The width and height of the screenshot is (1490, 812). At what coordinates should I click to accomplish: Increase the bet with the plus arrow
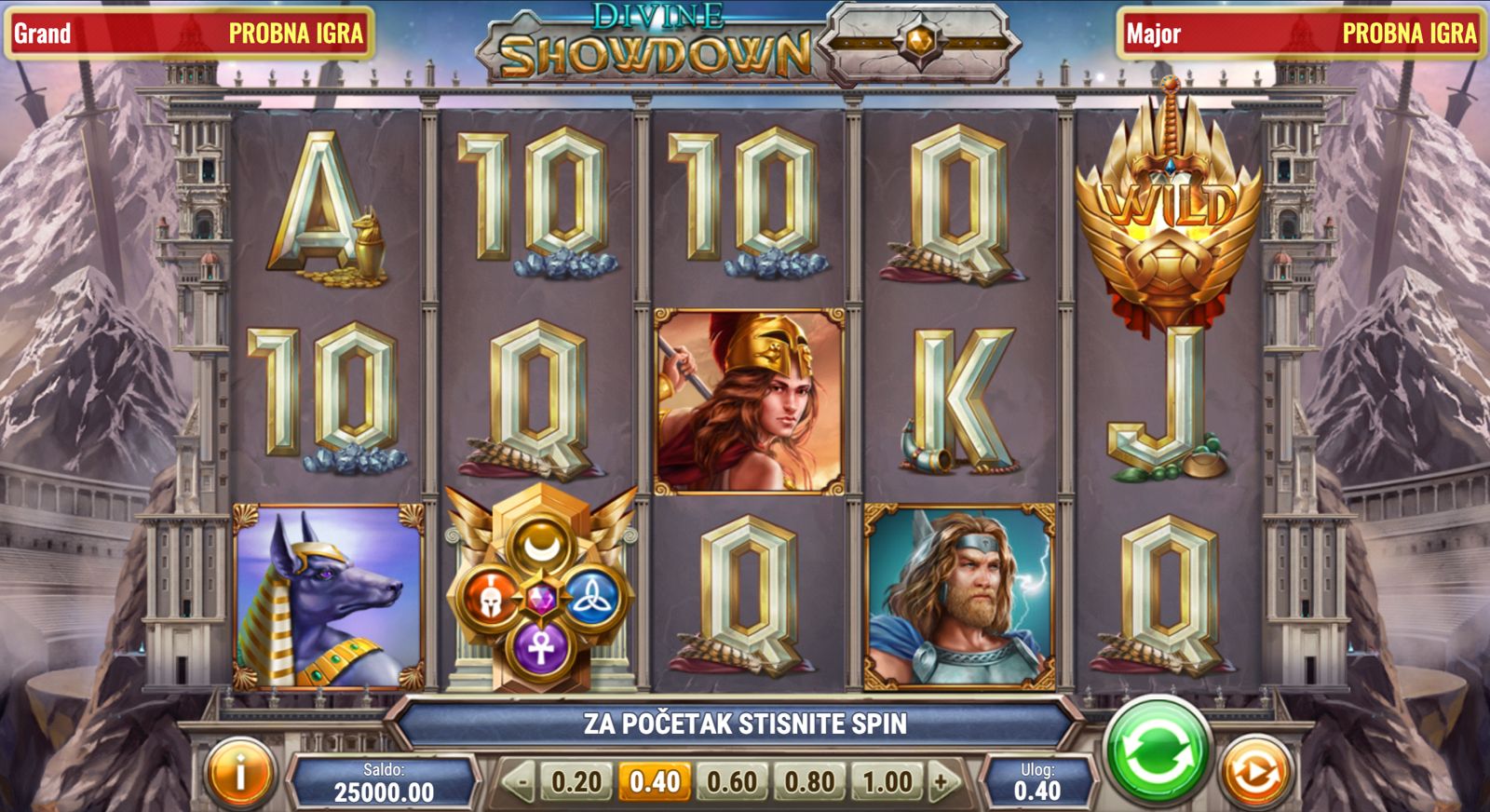point(941,782)
